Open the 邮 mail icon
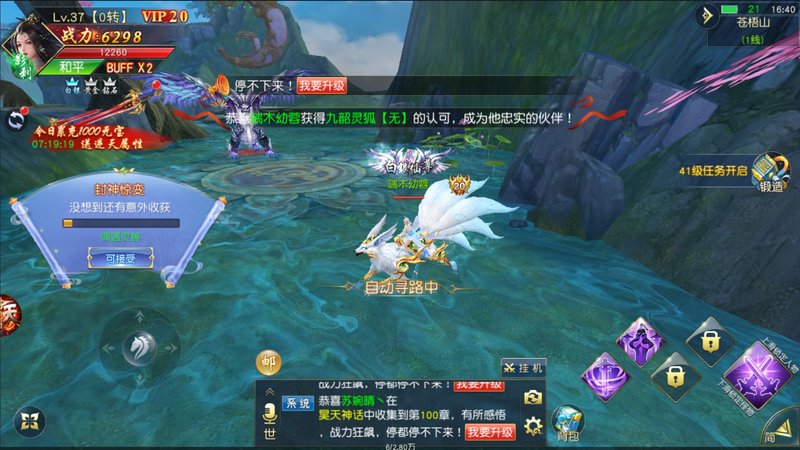This screenshot has width=800, height=450. click(x=270, y=361)
